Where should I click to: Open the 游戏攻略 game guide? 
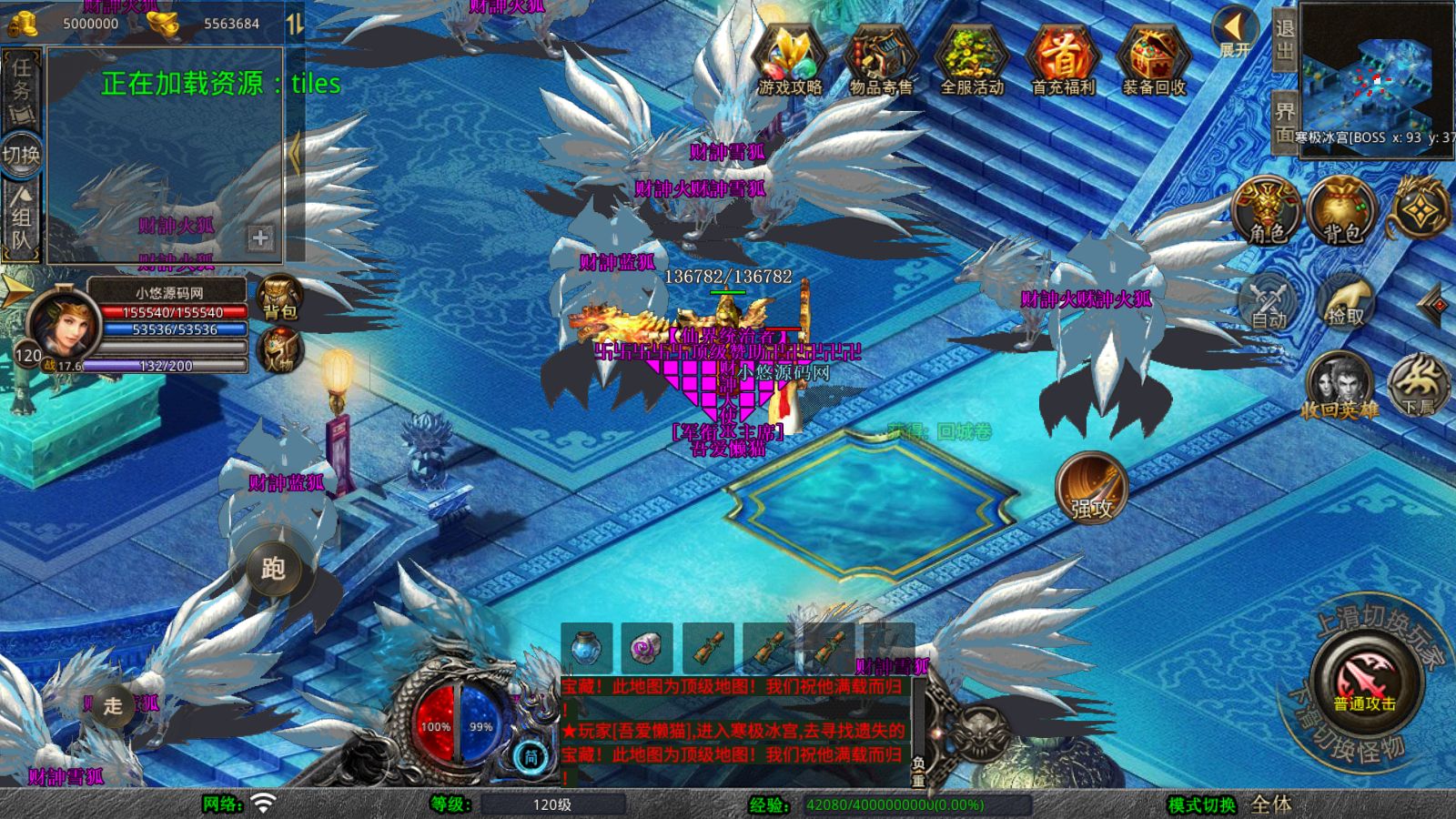pyautogui.click(x=790, y=60)
